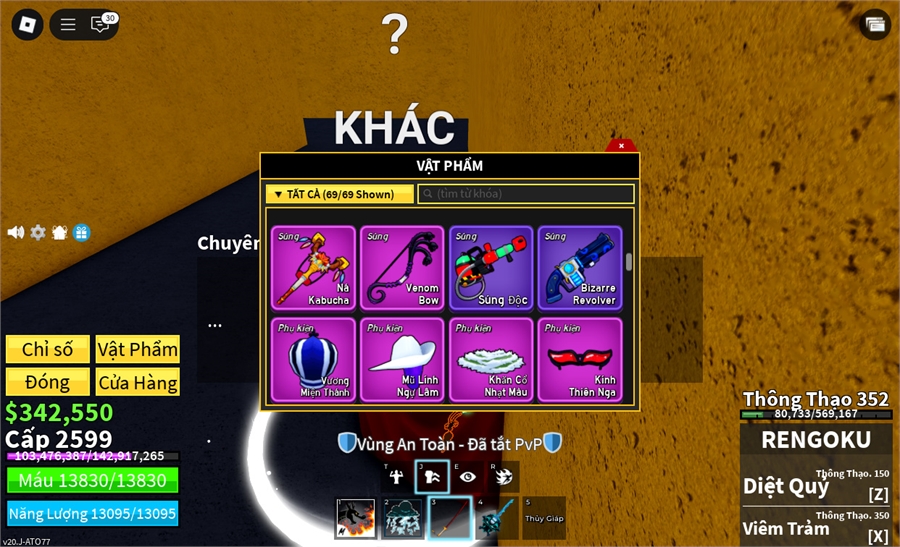Image resolution: width=900 pixels, height=547 pixels.
Task: Select the Khăn Cổ Nhạt Màu accessory
Action: [490, 359]
